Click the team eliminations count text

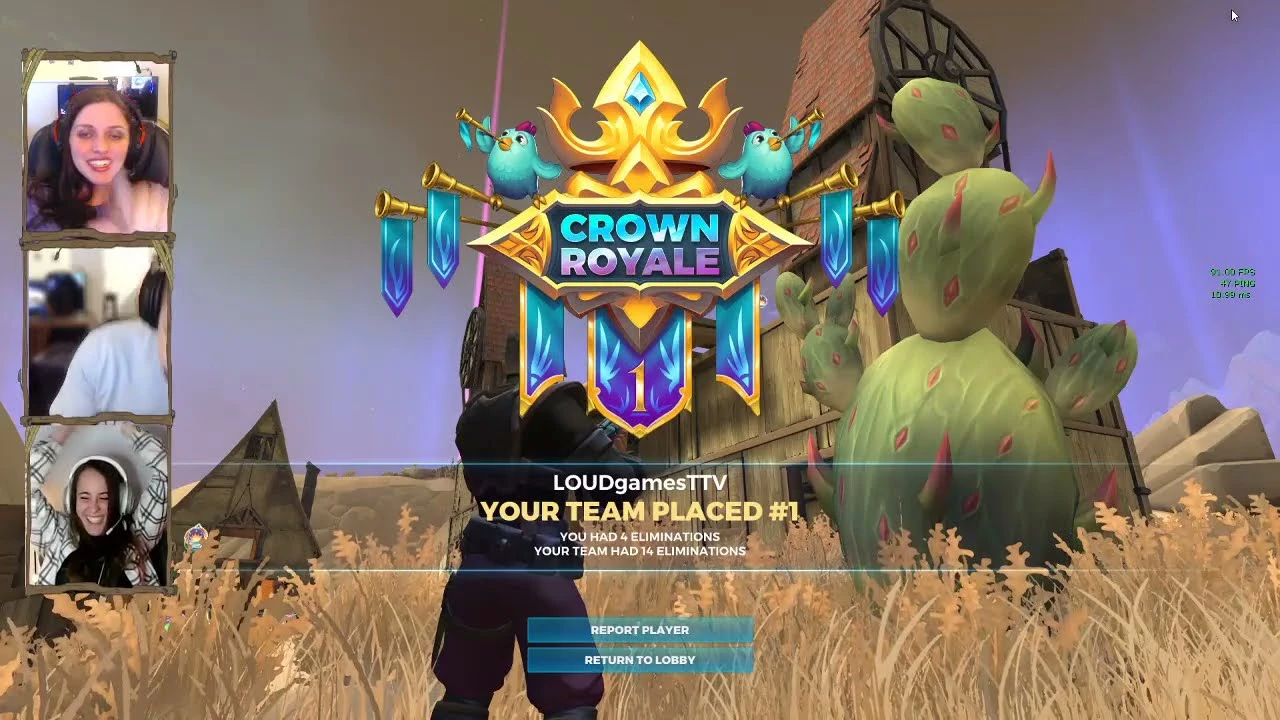click(640, 550)
